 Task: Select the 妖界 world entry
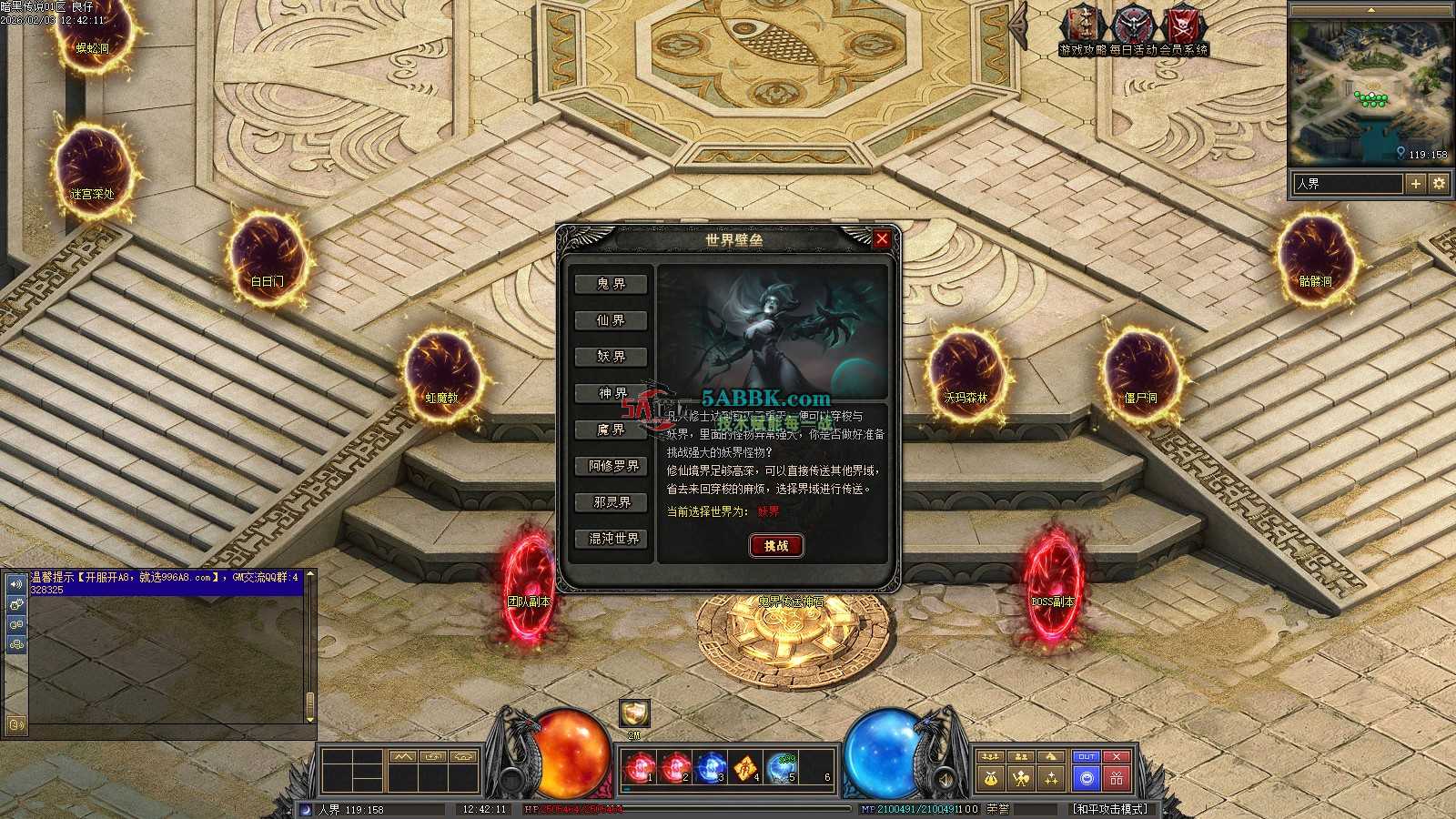(612, 357)
